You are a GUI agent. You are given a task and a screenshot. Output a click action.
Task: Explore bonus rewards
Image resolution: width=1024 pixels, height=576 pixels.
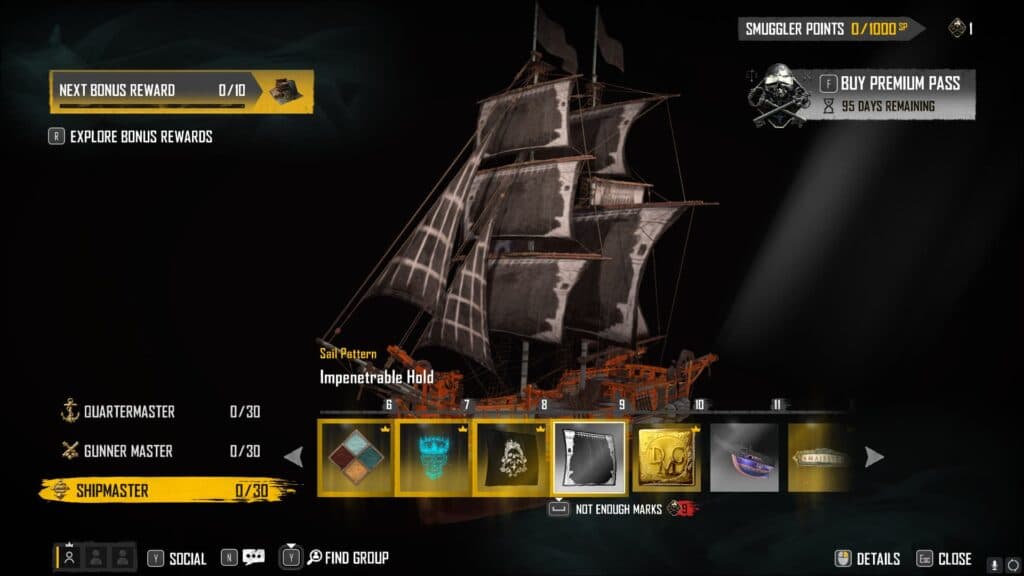pyautogui.click(x=140, y=136)
